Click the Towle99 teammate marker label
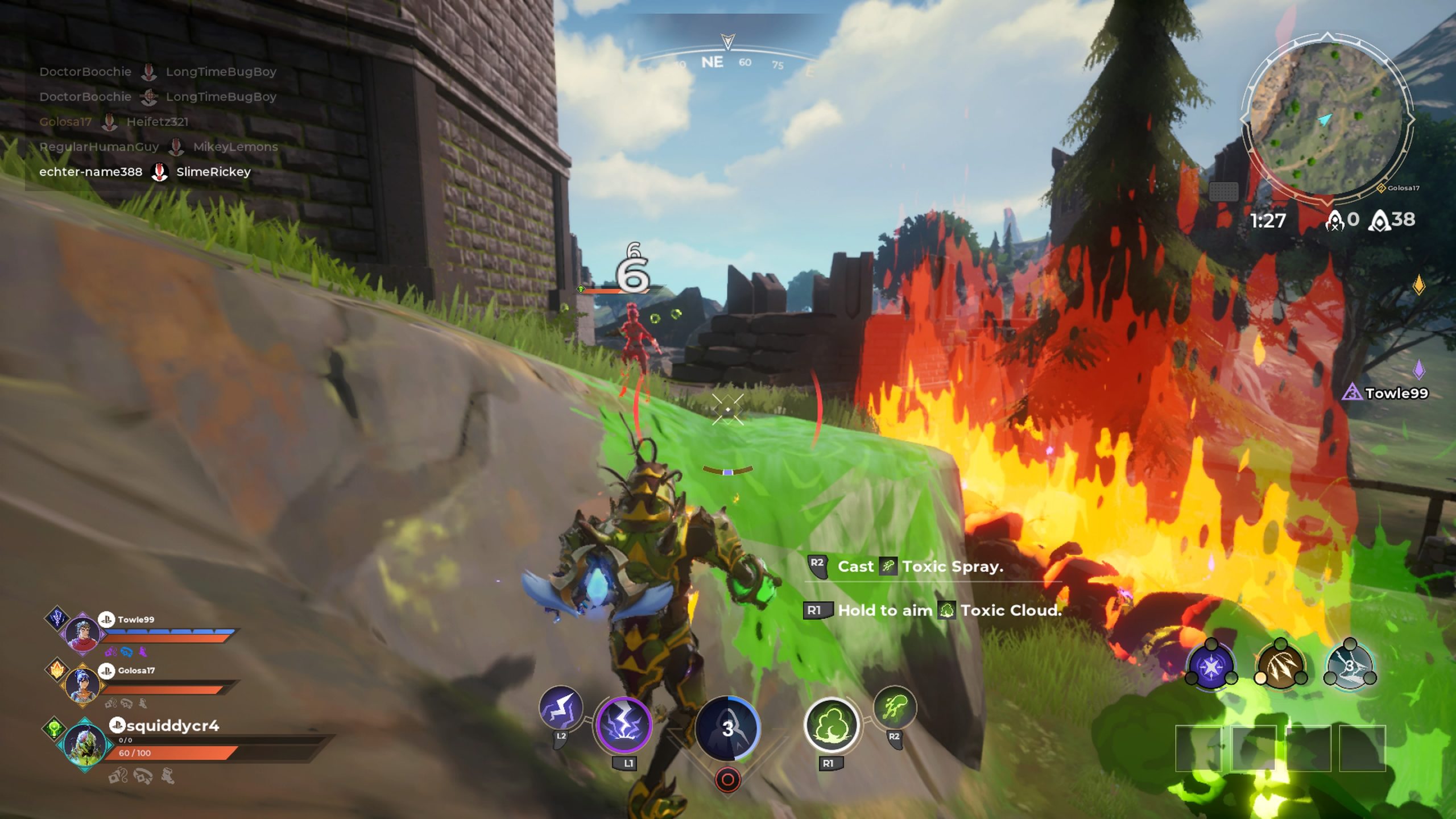This screenshot has width=1456, height=819. pos(1396,393)
